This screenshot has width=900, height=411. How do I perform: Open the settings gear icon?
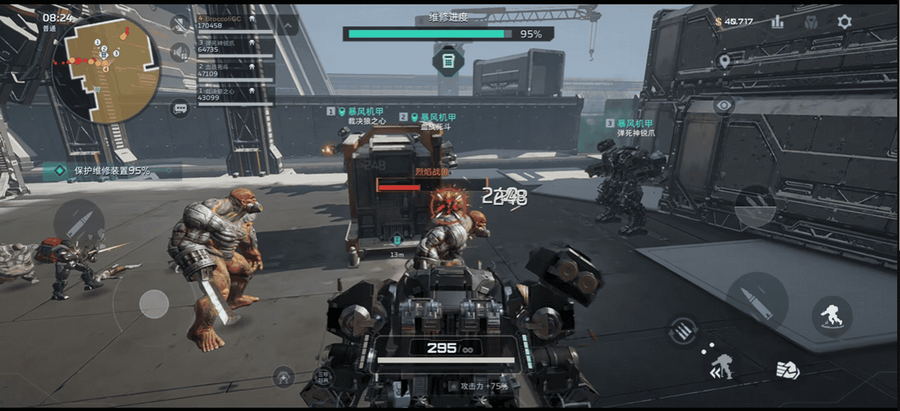[845, 21]
